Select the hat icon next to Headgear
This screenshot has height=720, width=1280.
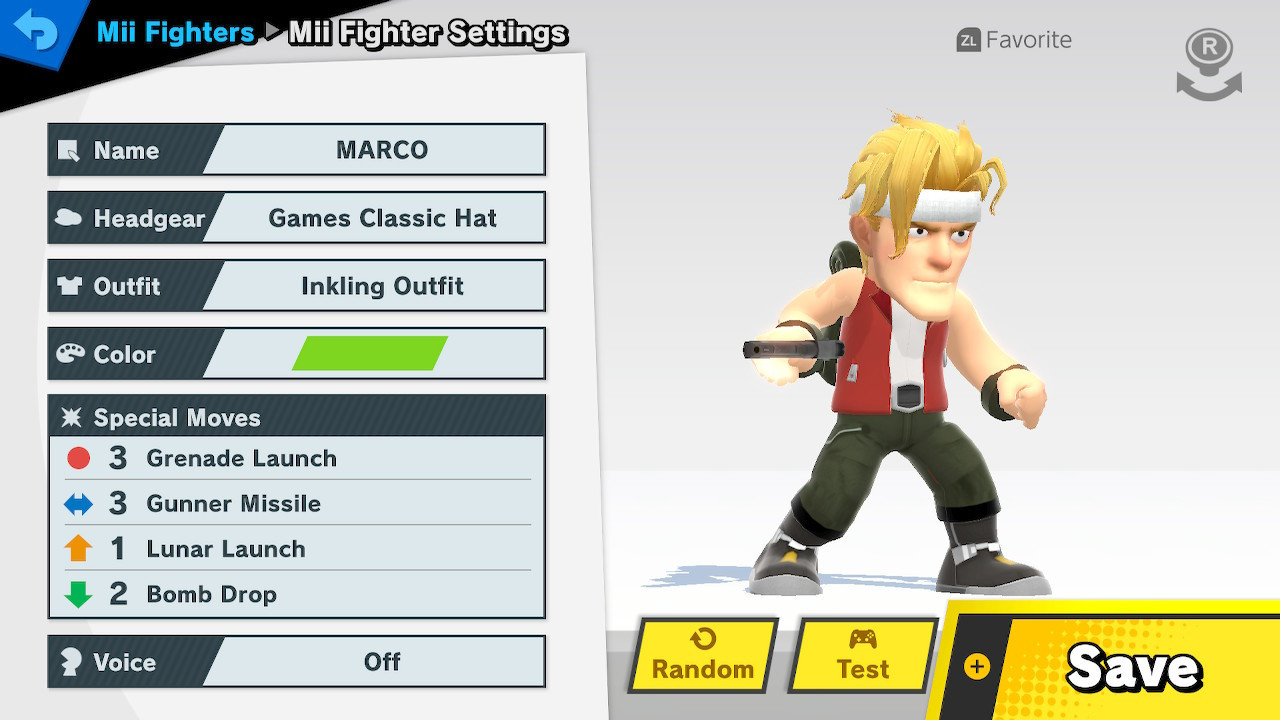69,217
